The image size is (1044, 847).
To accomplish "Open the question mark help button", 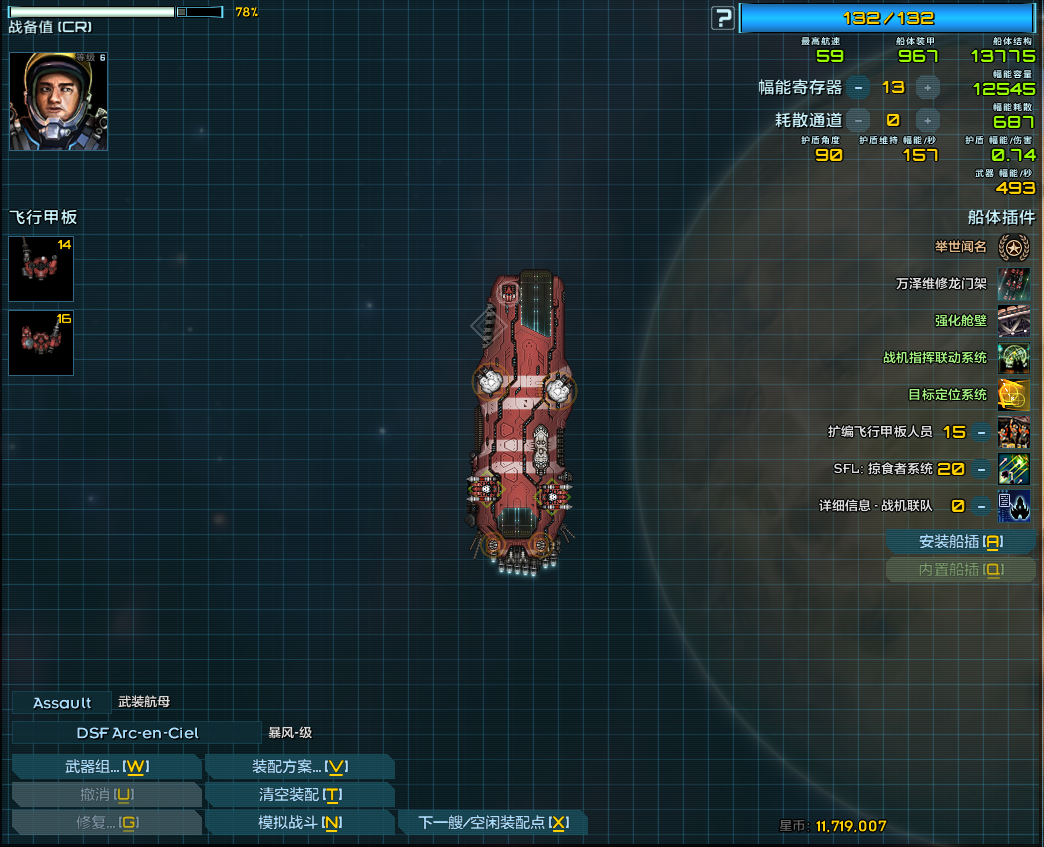I will (x=722, y=18).
